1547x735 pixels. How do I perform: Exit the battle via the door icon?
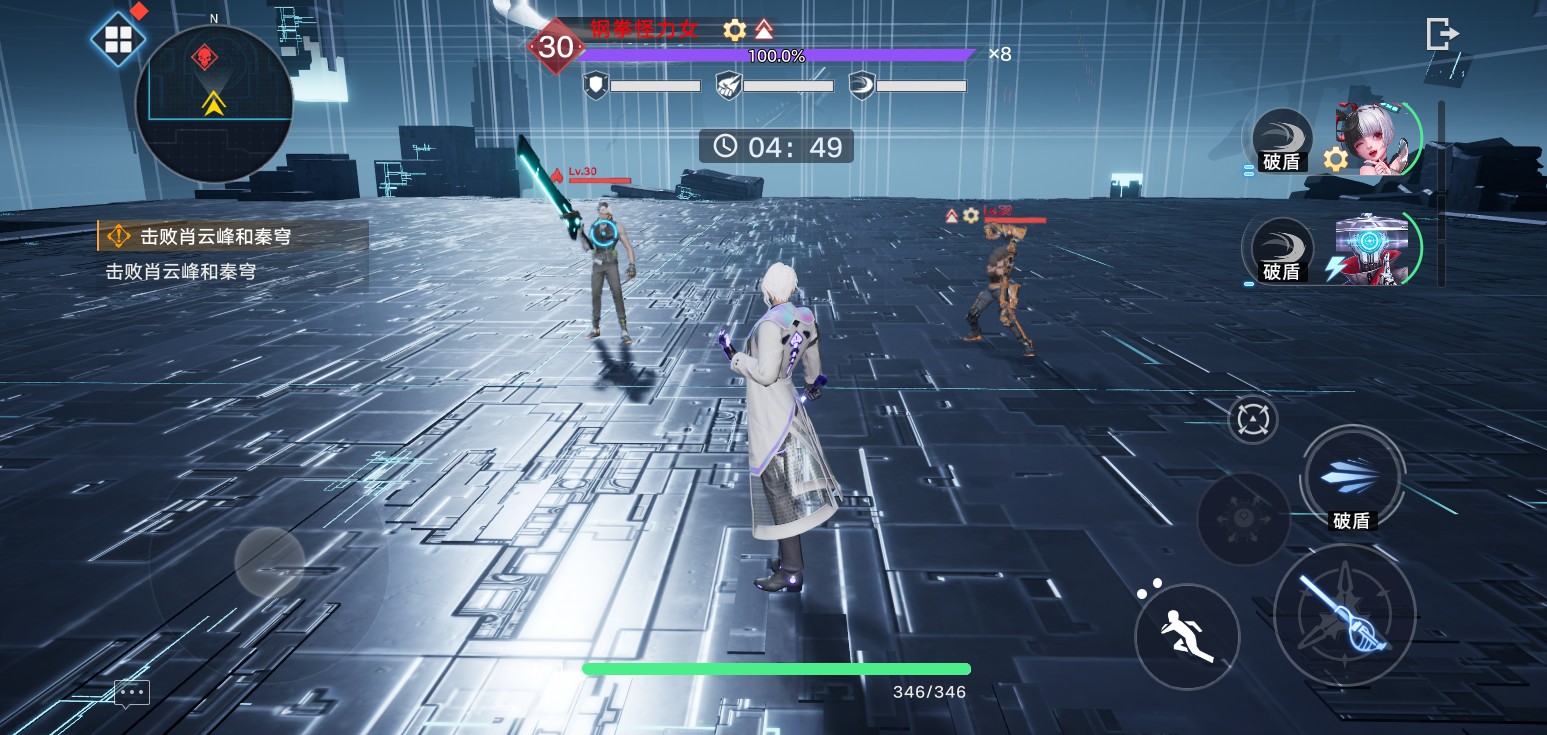(1441, 34)
